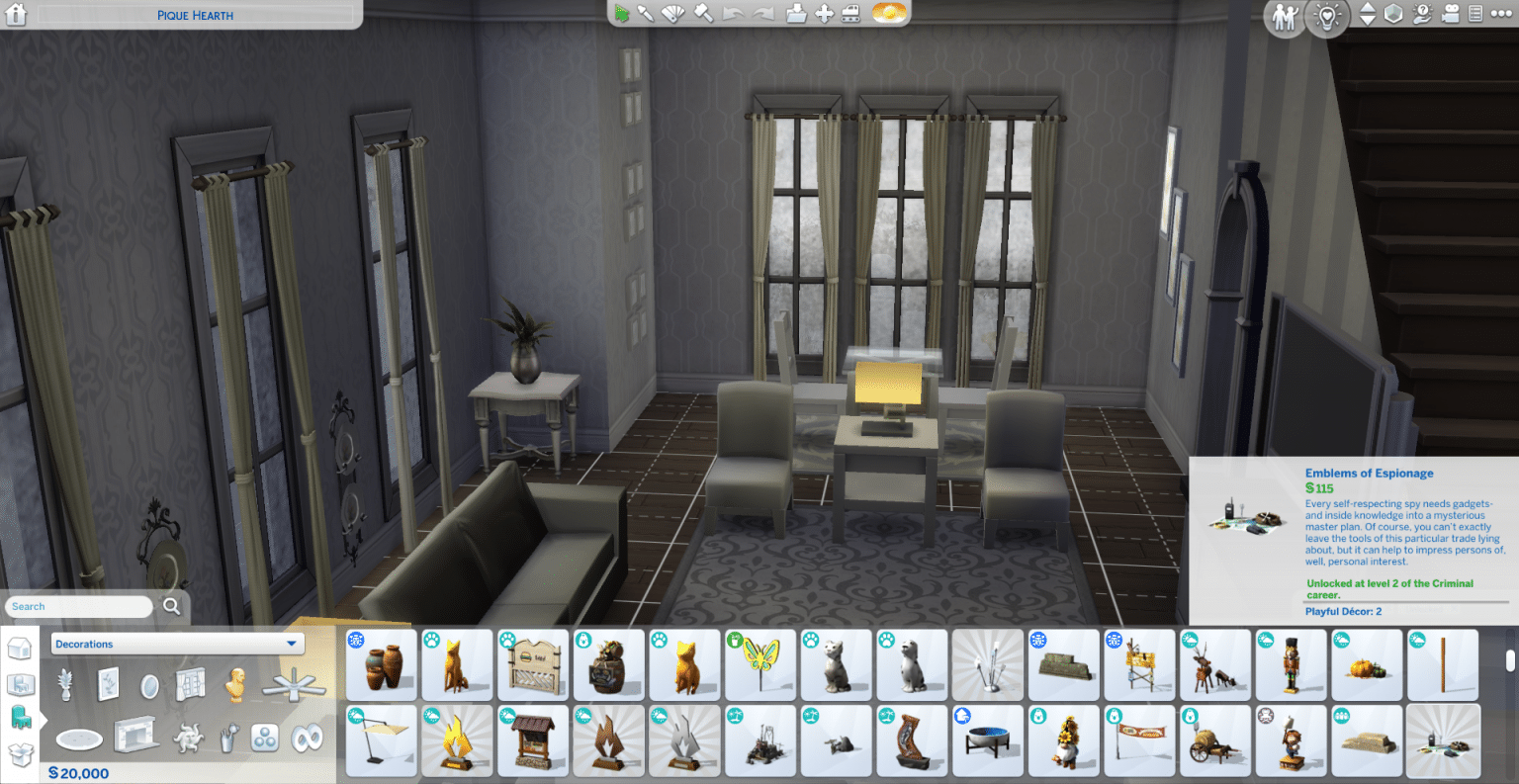Expand the more options ellipsis menu
This screenshot has height=784, width=1519.
coord(1501,15)
